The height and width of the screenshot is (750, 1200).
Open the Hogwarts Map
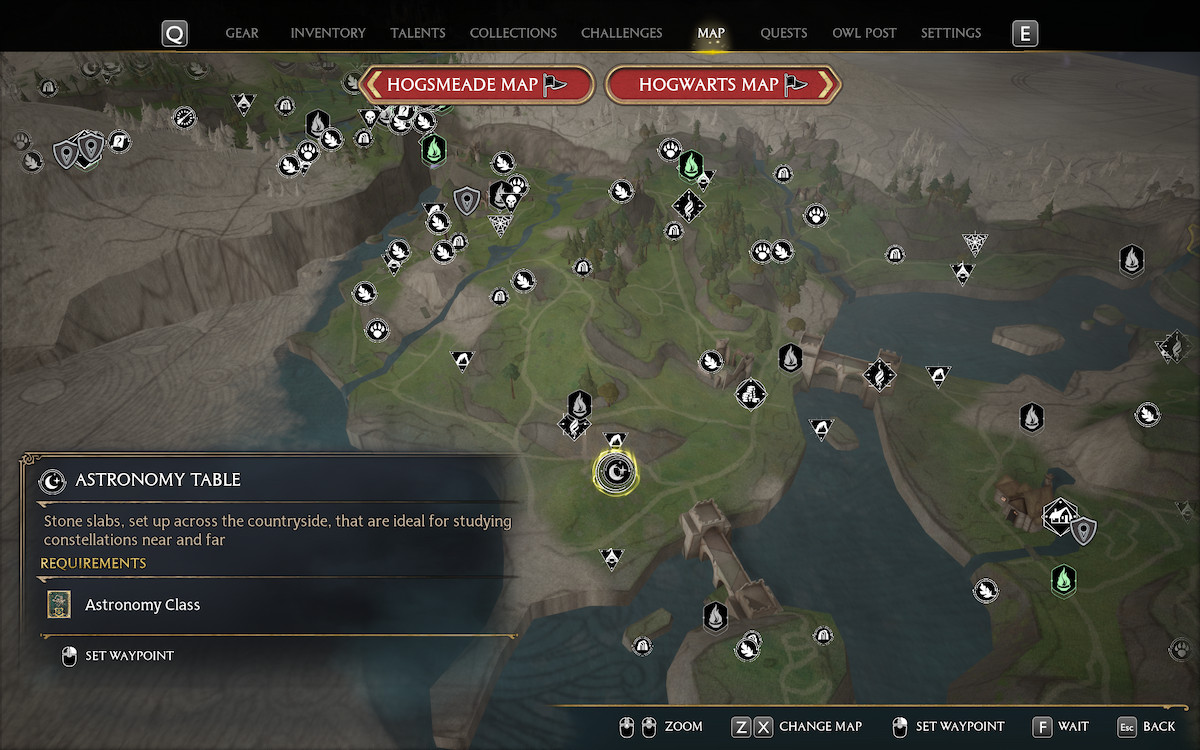pos(723,85)
